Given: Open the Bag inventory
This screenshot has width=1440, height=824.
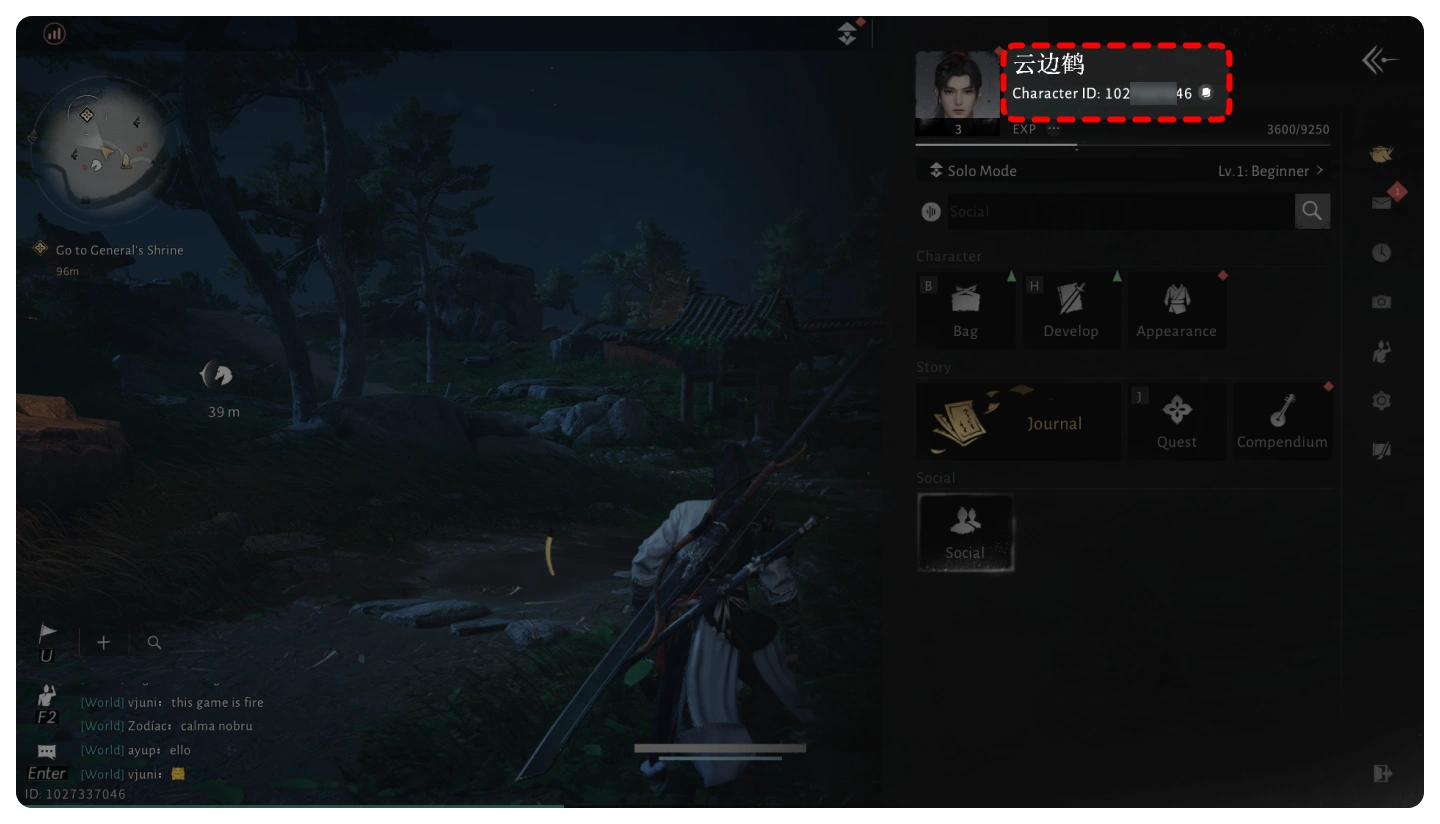Looking at the screenshot, I should click(x=965, y=310).
